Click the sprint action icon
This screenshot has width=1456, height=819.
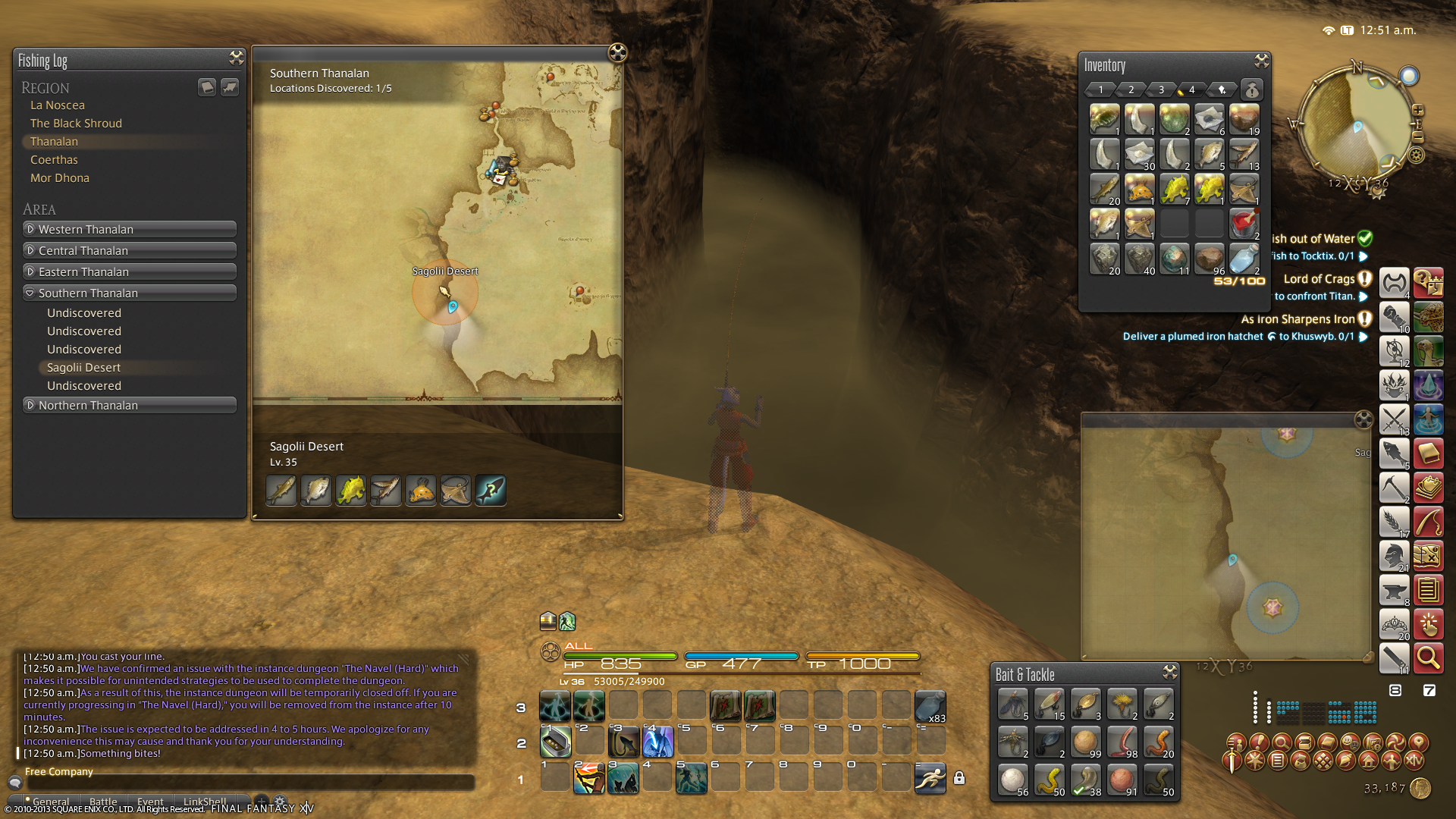click(930, 779)
